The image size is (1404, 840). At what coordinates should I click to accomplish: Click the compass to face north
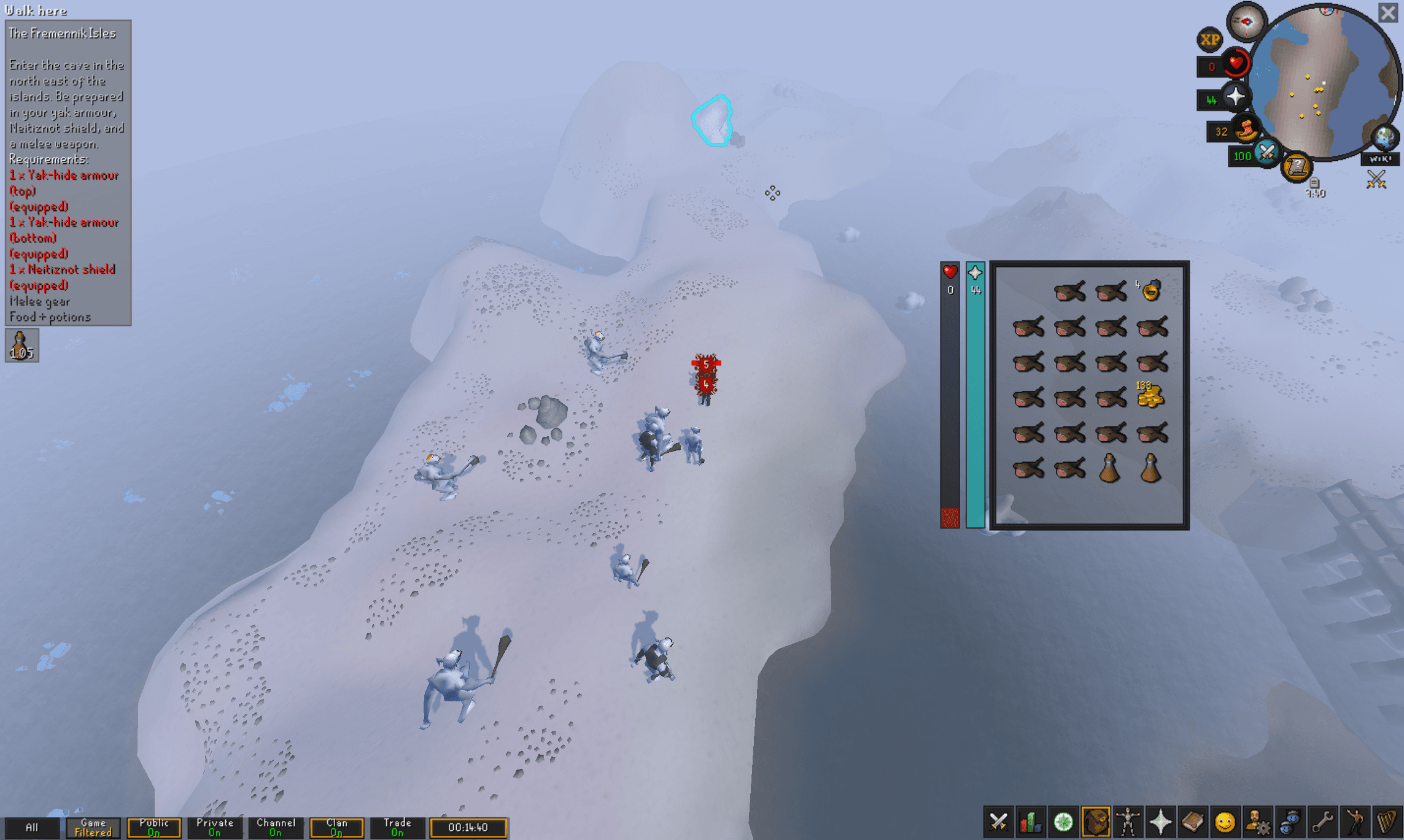[1246, 22]
